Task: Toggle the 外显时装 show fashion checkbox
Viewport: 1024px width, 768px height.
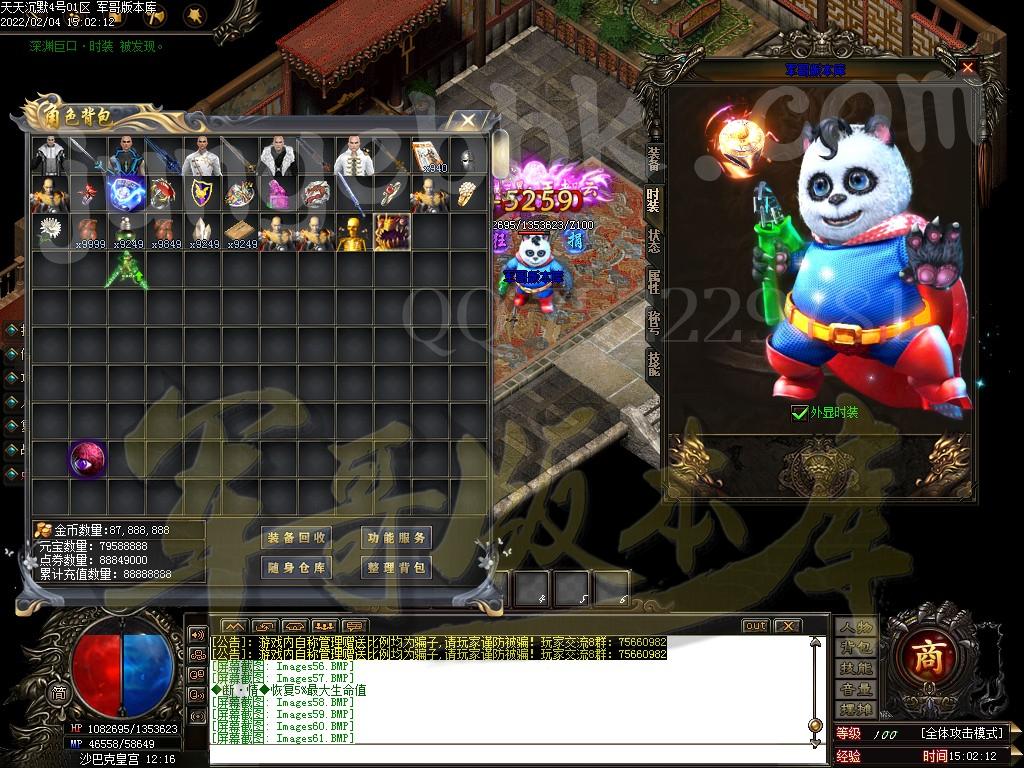Action: pos(799,412)
